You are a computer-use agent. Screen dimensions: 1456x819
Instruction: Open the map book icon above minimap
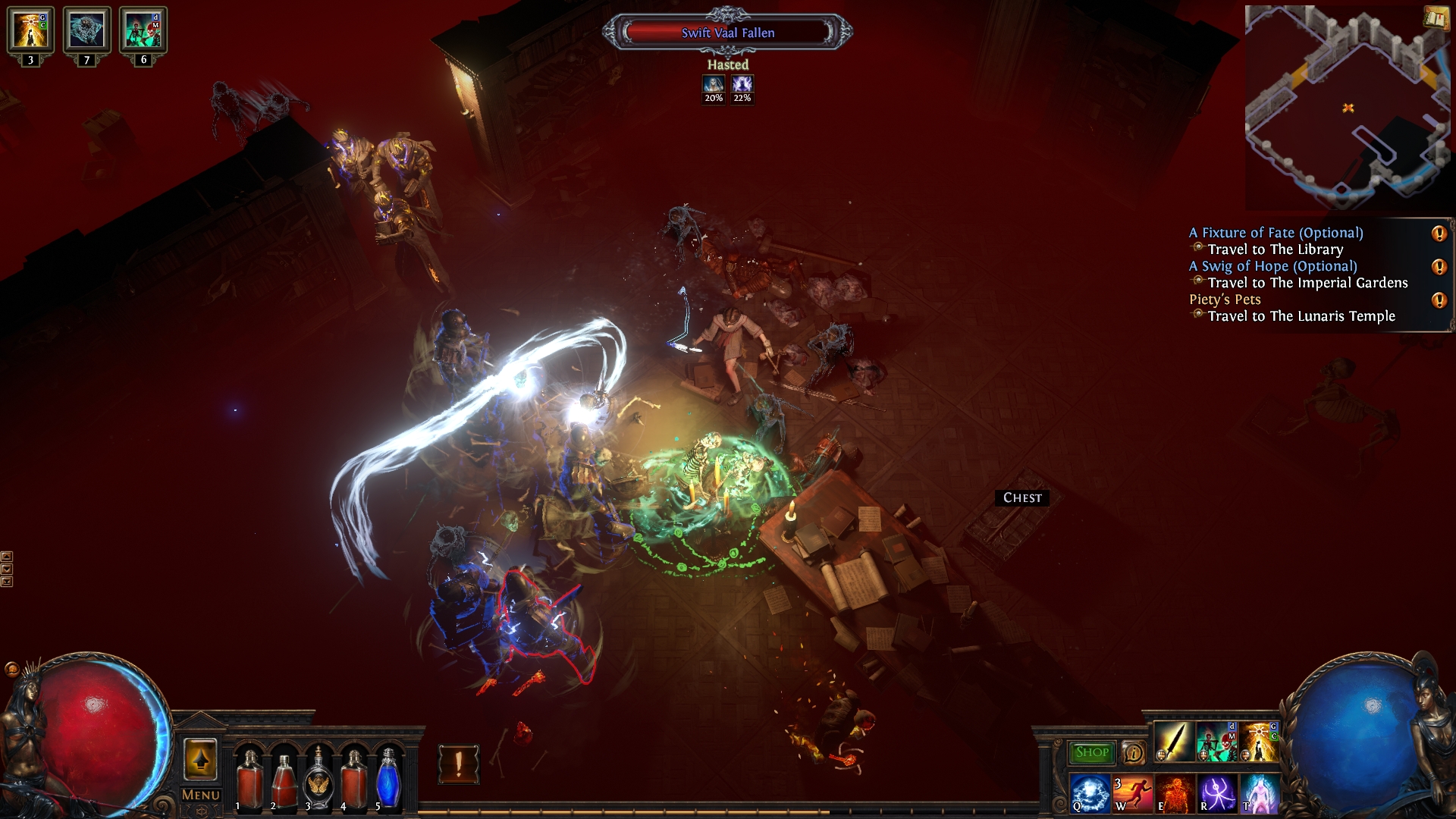click(1435, 17)
